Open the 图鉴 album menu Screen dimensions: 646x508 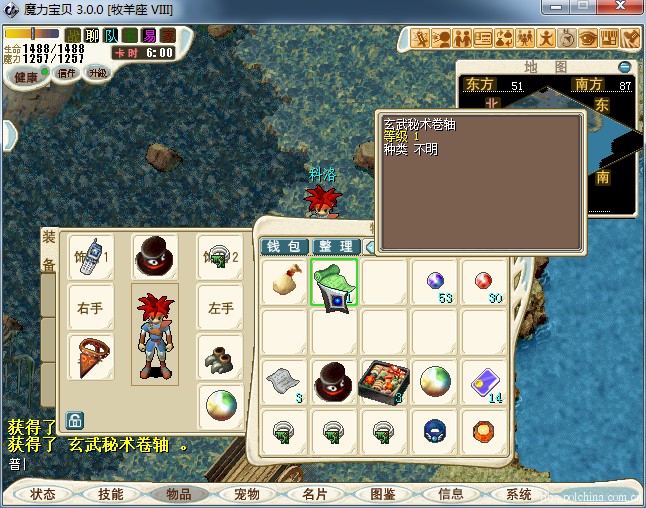(383, 494)
